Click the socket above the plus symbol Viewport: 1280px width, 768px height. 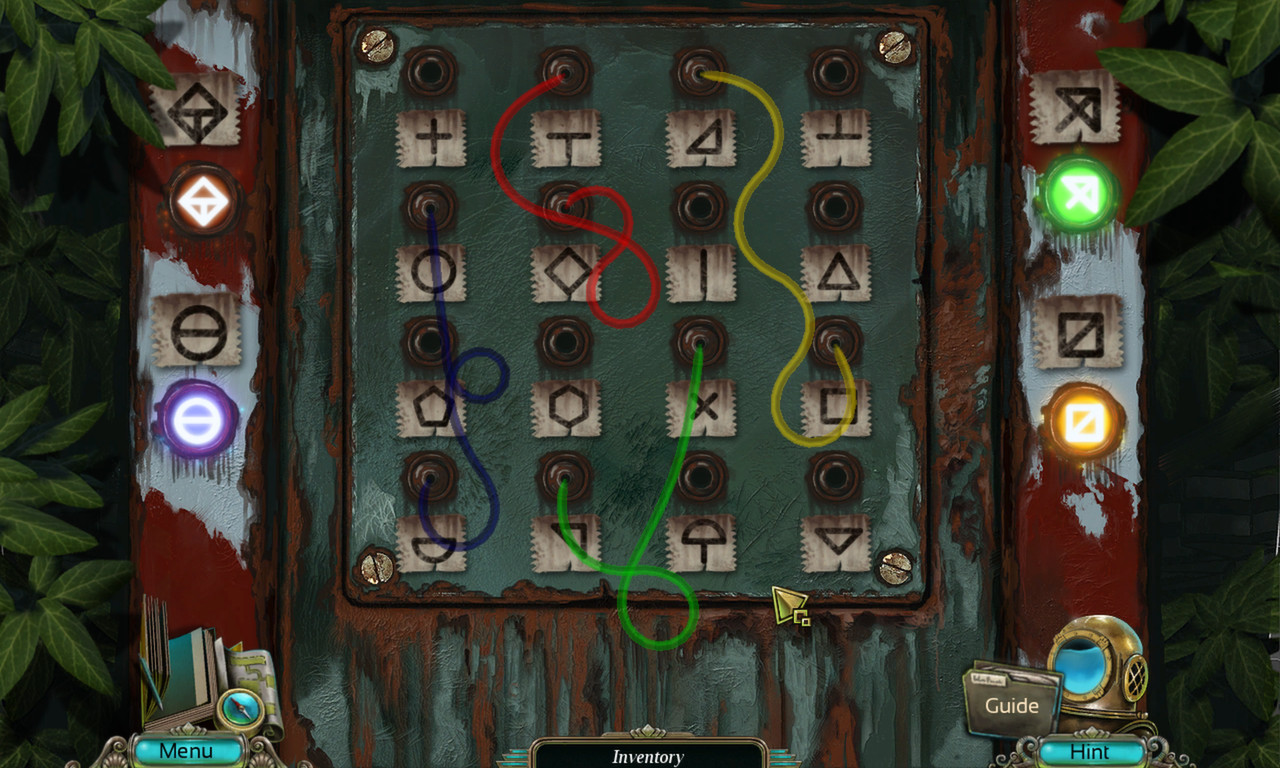tap(431, 72)
